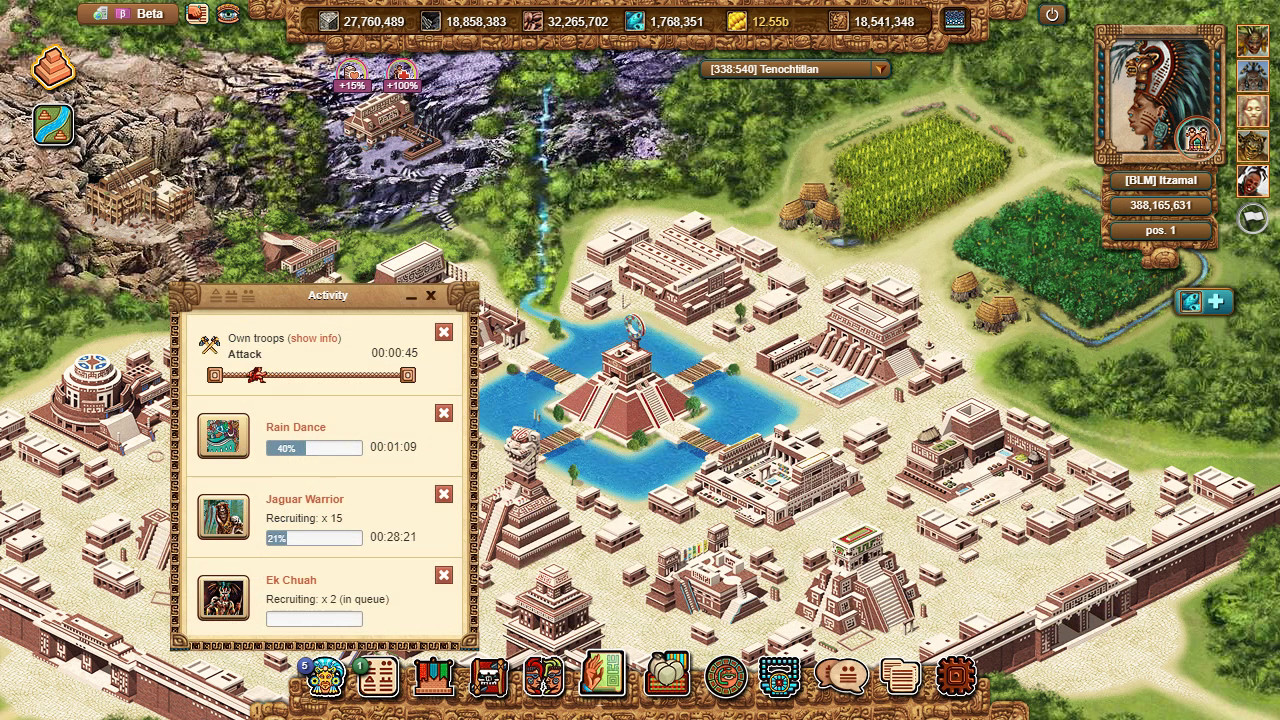Viewport: 1280px width, 720px height.
Task: Open the gear settings icon
Action: [955, 677]
